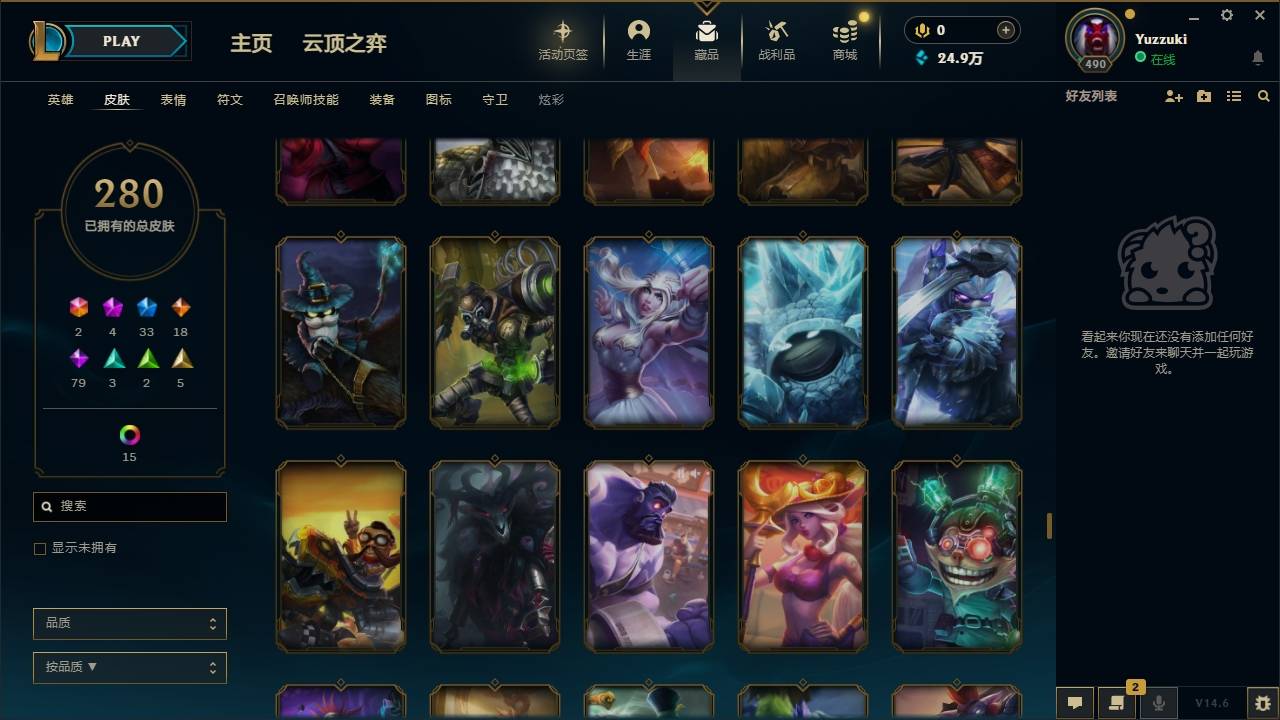Open the chat messages icon with badge 2
The width and height of the screenshot is (1280, 720).
click(x=1117, y=702)
